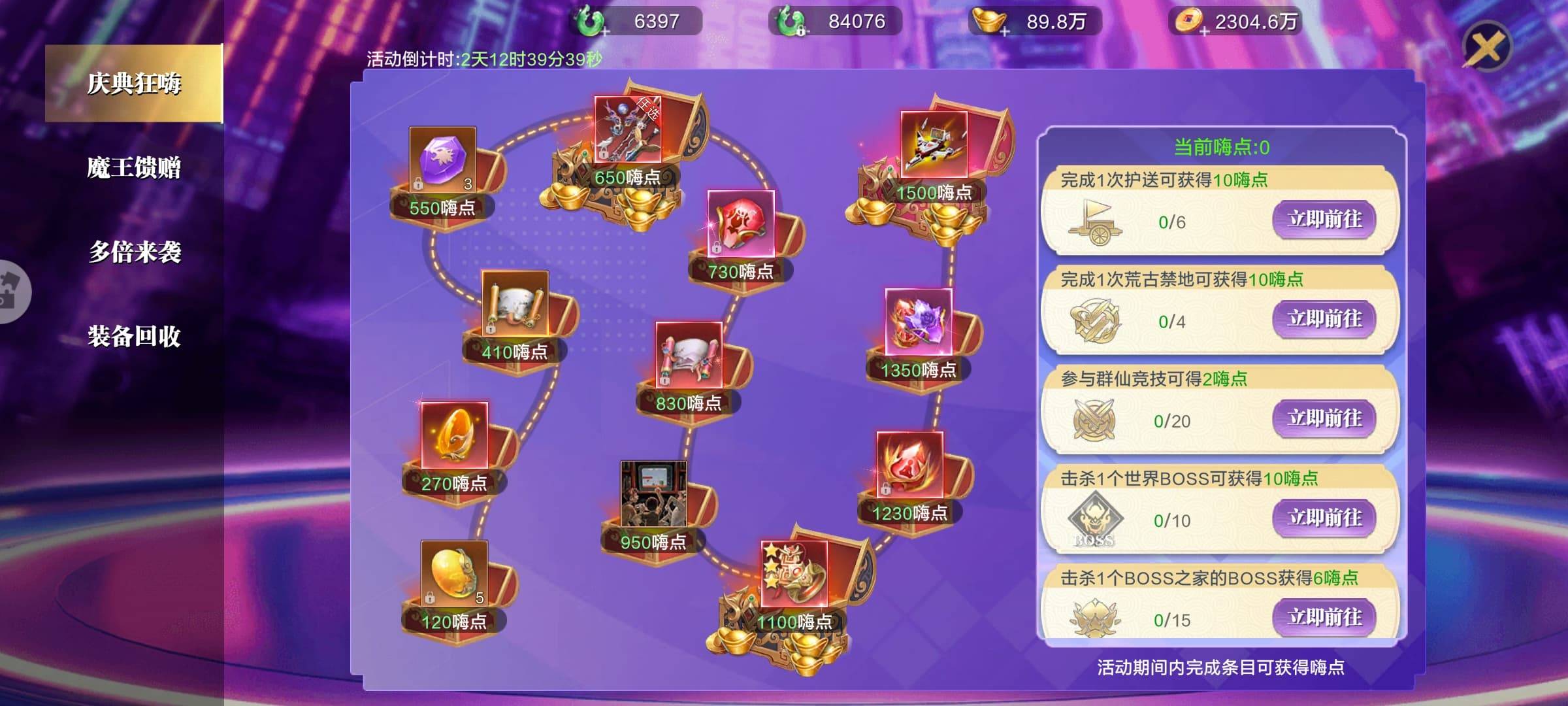Open the 魔王馈赠 tab
The width and height of the screenshot is (1568, 706).
point(134,167)
